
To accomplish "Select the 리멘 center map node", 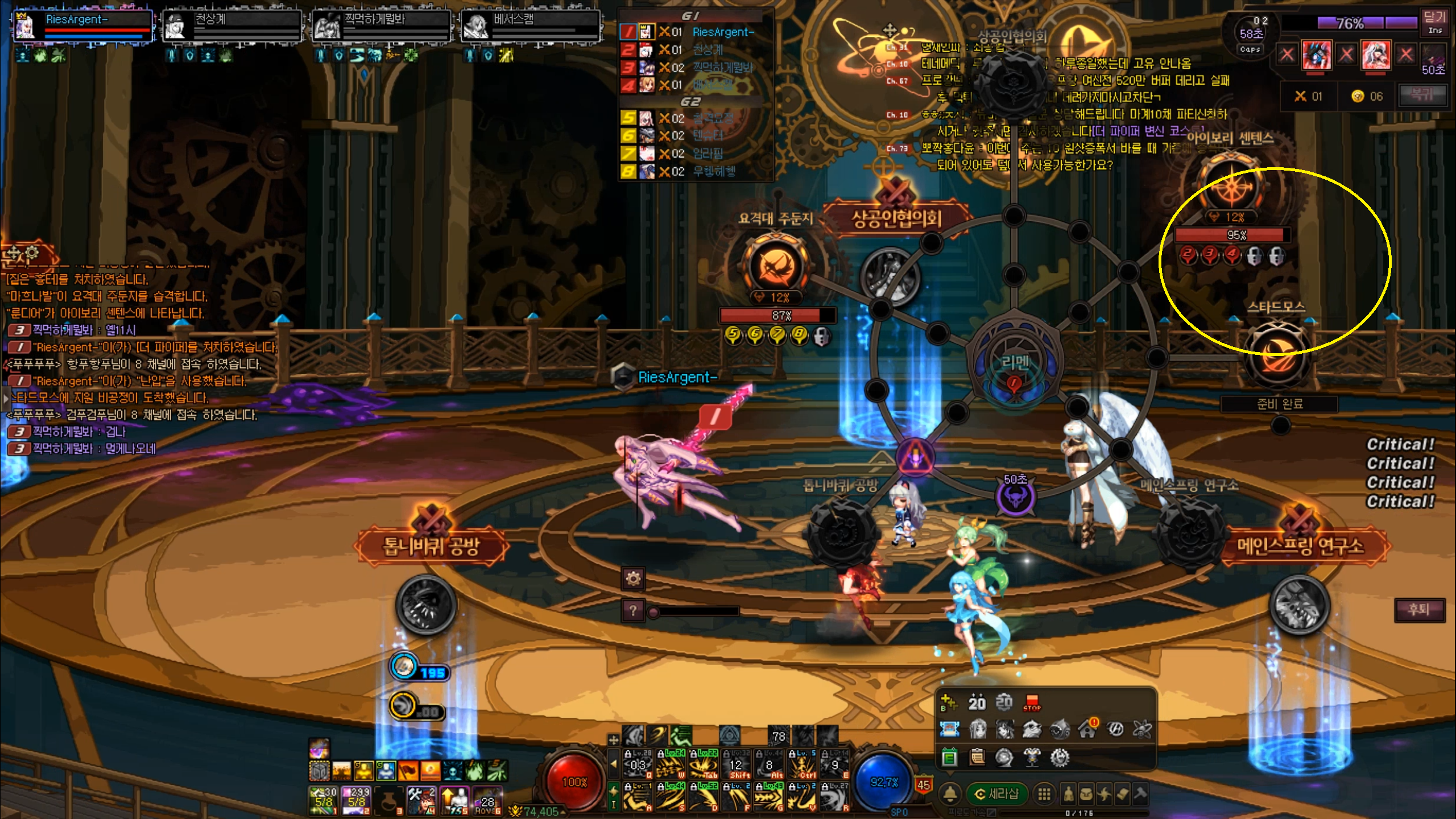I will click(1015, 363).
